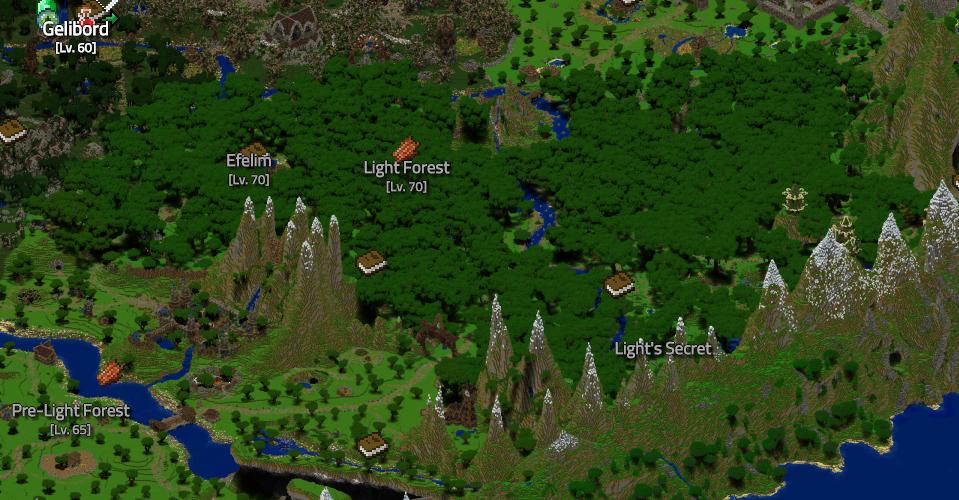959x500 pixels.
Task: Click the red marker above Light Forest
Action: [405, 149]
